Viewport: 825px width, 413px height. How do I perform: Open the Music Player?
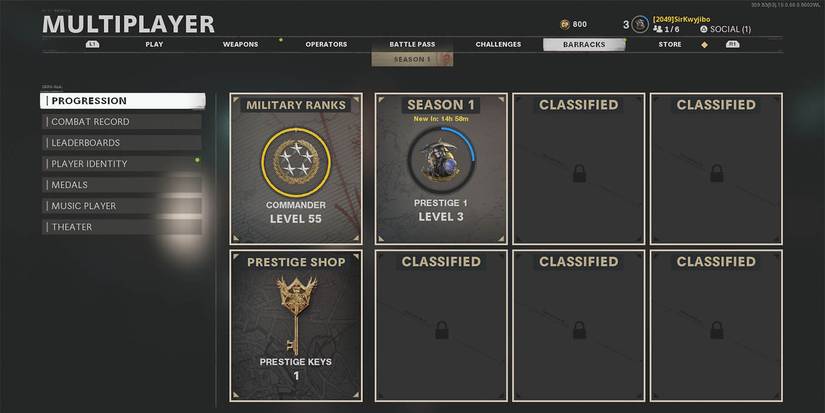pos(122,206)
